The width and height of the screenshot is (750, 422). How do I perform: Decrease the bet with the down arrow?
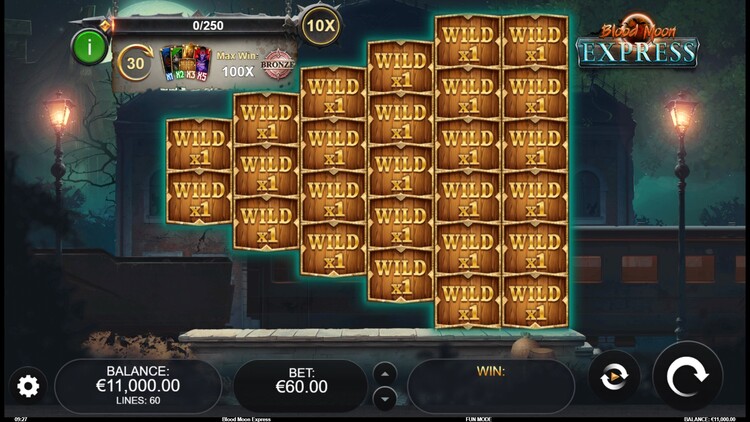click(384, 398)
